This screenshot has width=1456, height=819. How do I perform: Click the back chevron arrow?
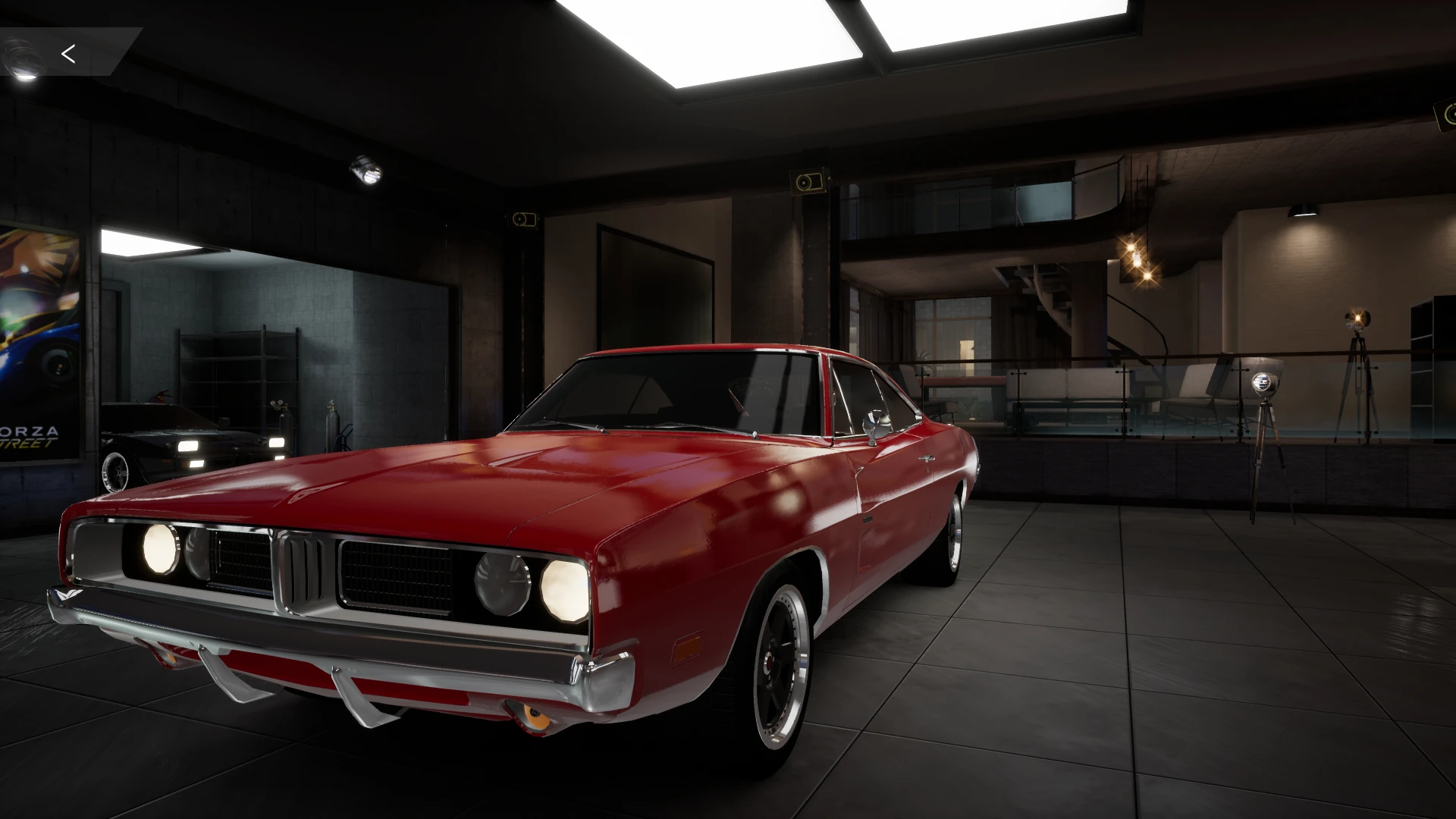pyautogui.click(x=69, y=53)
